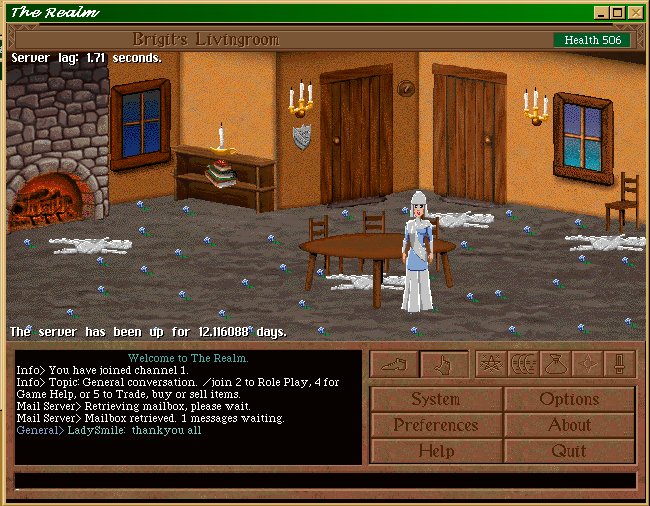Image resolution: width=650 pixels, height=506 pixels.
Task: Click the slider lever icon
Action: click(x=620, y=364)
